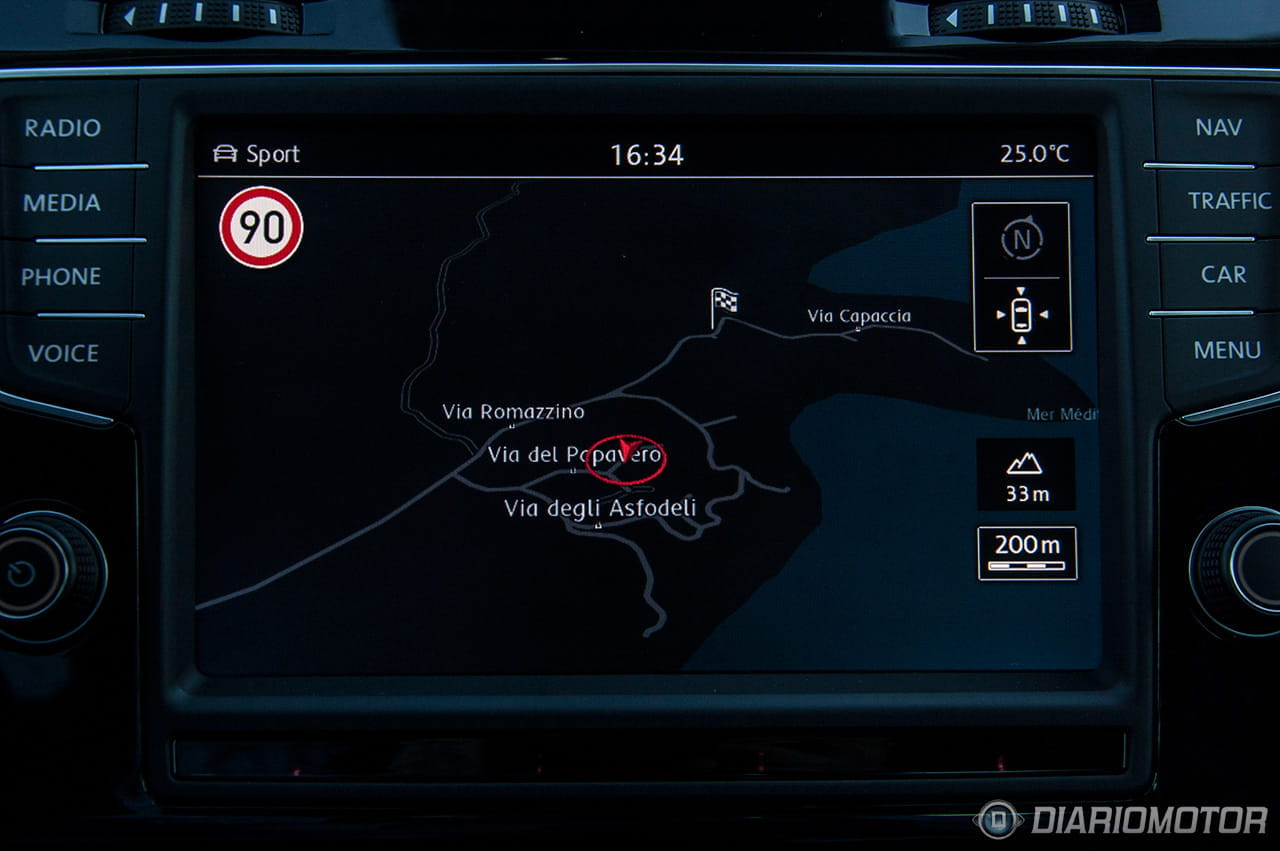Change the 200 m map scale
Image resolution: width=1280 pixels, height=851 pixels.
1027,553
